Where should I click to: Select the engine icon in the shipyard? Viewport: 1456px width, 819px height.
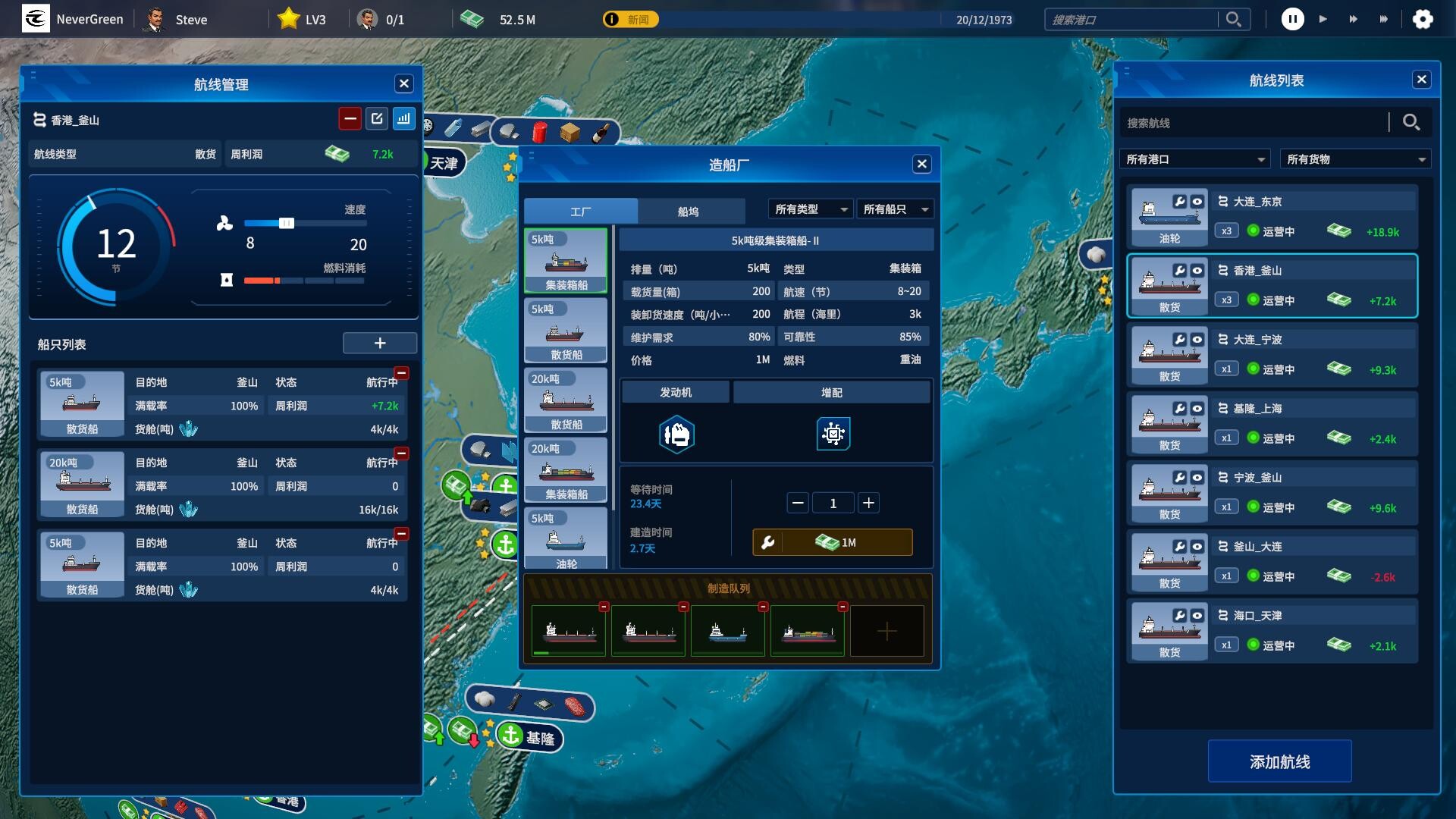[x=676, y=434]
